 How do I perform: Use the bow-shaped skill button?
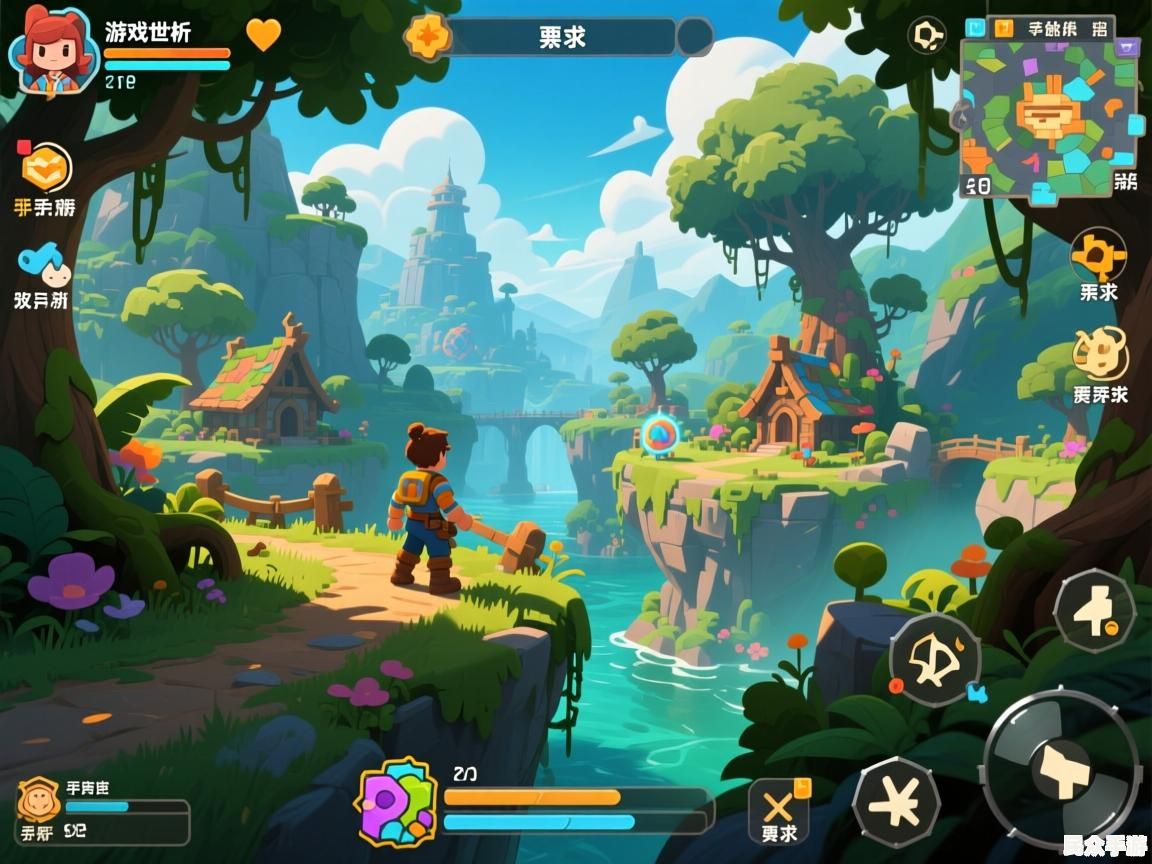pyautogui.click(x=934, y=660)
